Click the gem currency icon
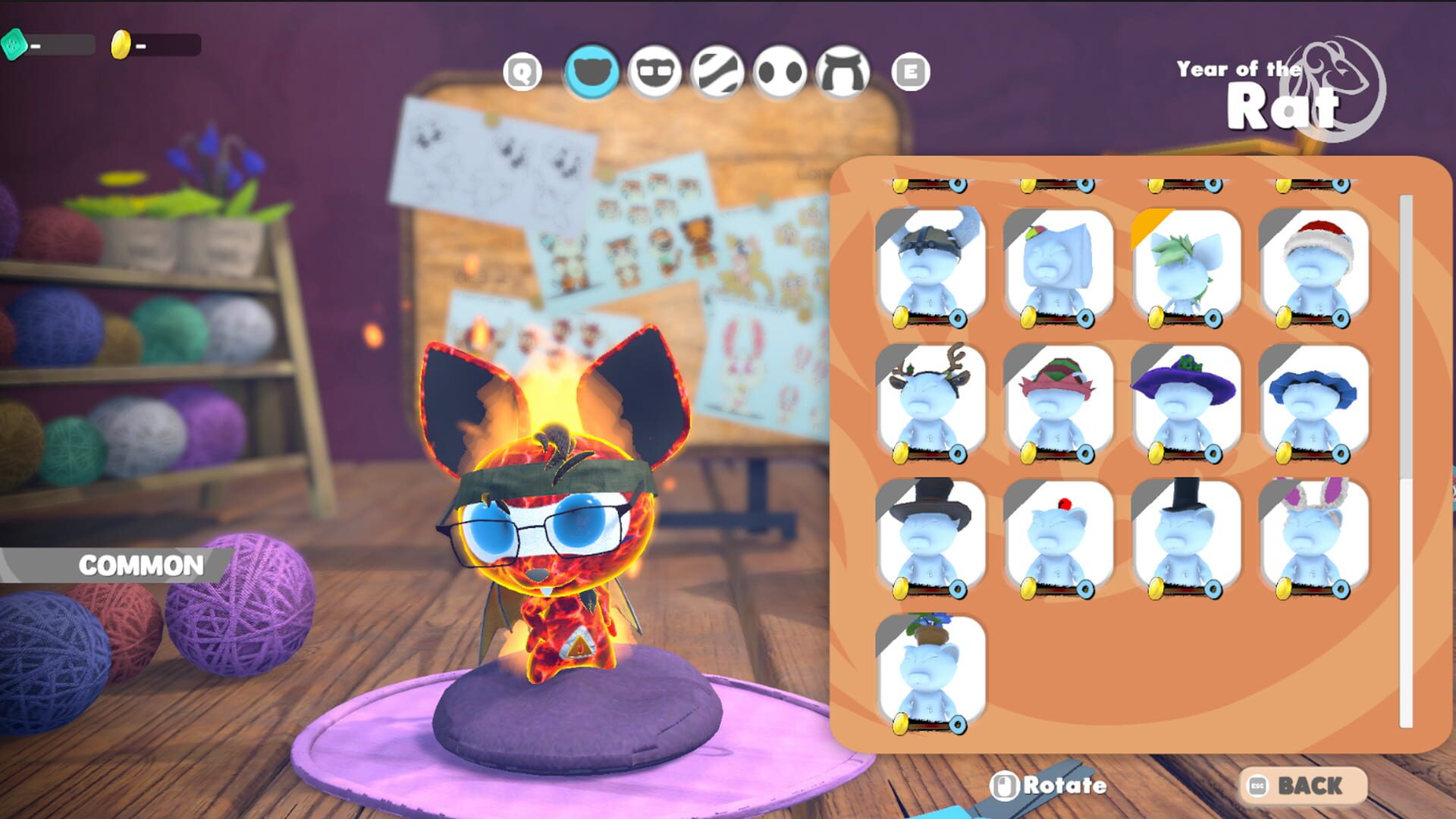Viewport: 1456px width, 819px height. tap(15, 45)
